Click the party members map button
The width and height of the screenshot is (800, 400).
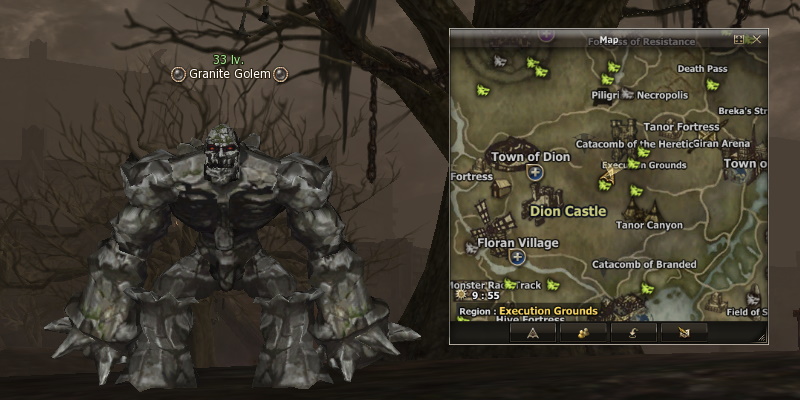(585, 331)
